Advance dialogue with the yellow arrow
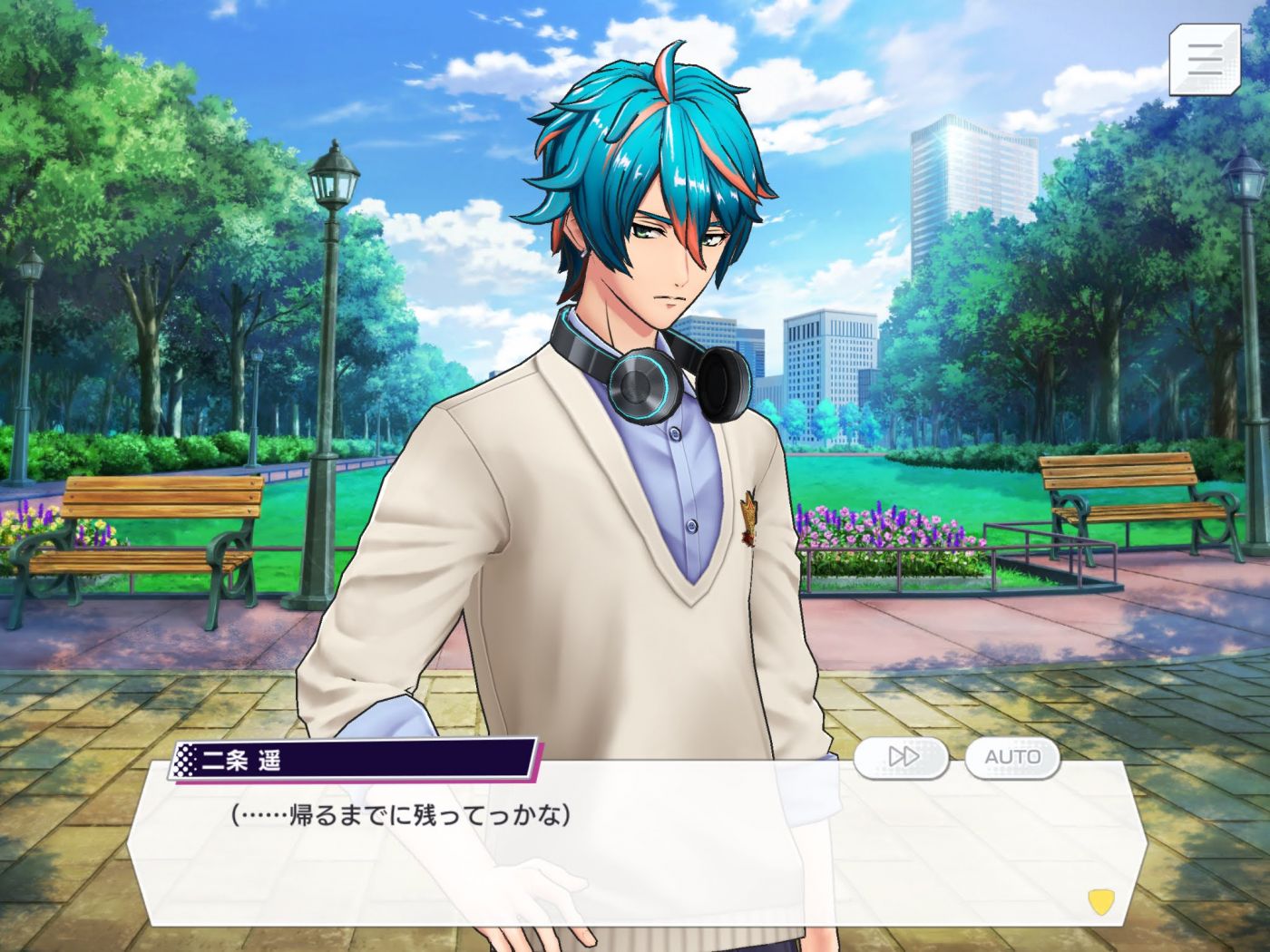Screen dimensions: 1270x952 pyautogui.click(x=1100, y=901)
